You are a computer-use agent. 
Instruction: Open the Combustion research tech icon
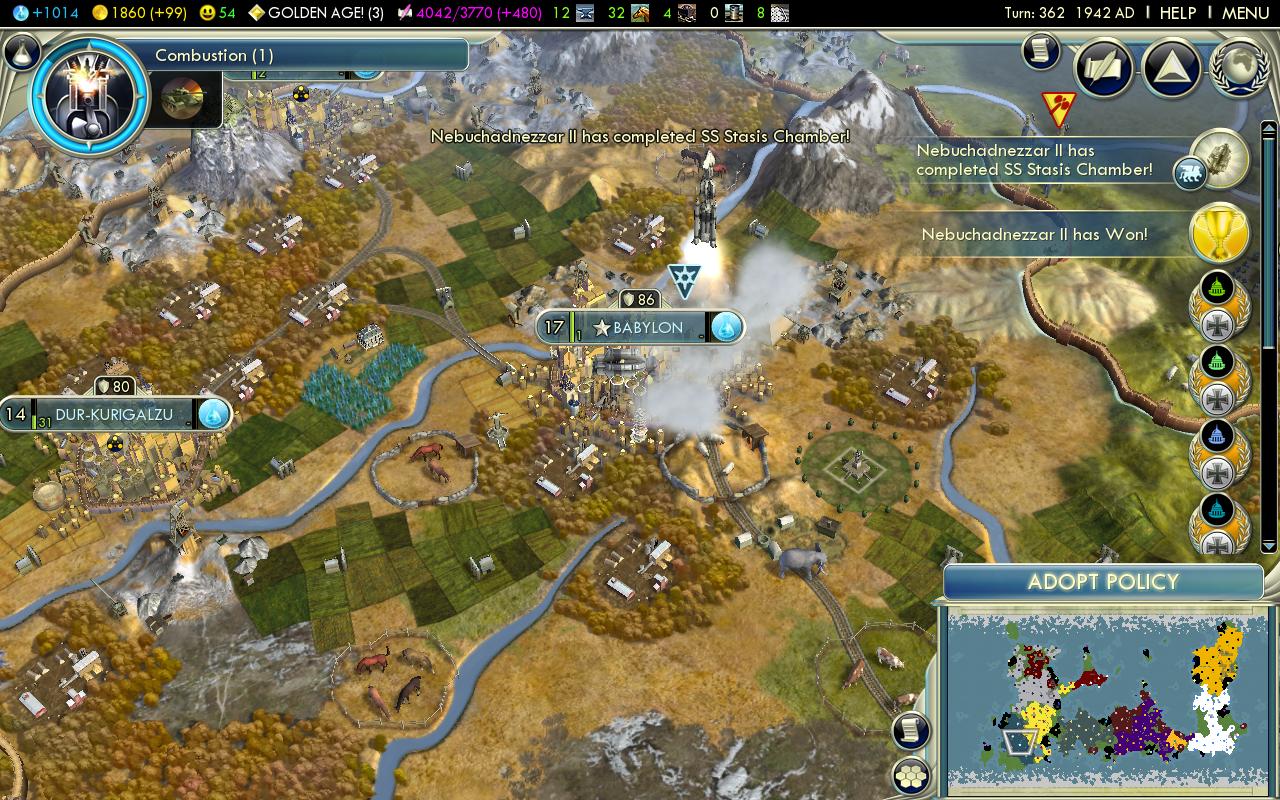(88, 95)
